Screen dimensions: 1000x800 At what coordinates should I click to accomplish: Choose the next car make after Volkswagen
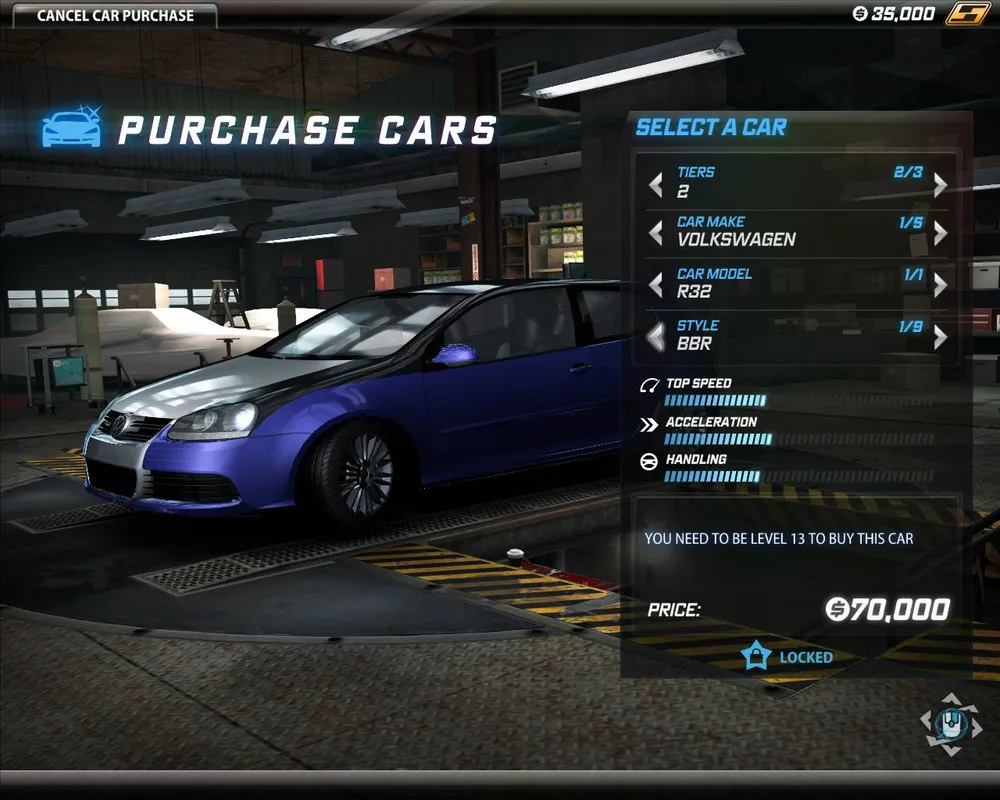[x=940, y=234]
